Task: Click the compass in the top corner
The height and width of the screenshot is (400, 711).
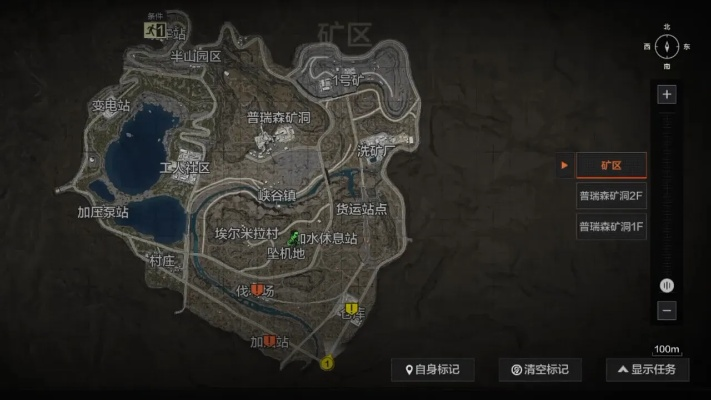Action: click(667, 47)
